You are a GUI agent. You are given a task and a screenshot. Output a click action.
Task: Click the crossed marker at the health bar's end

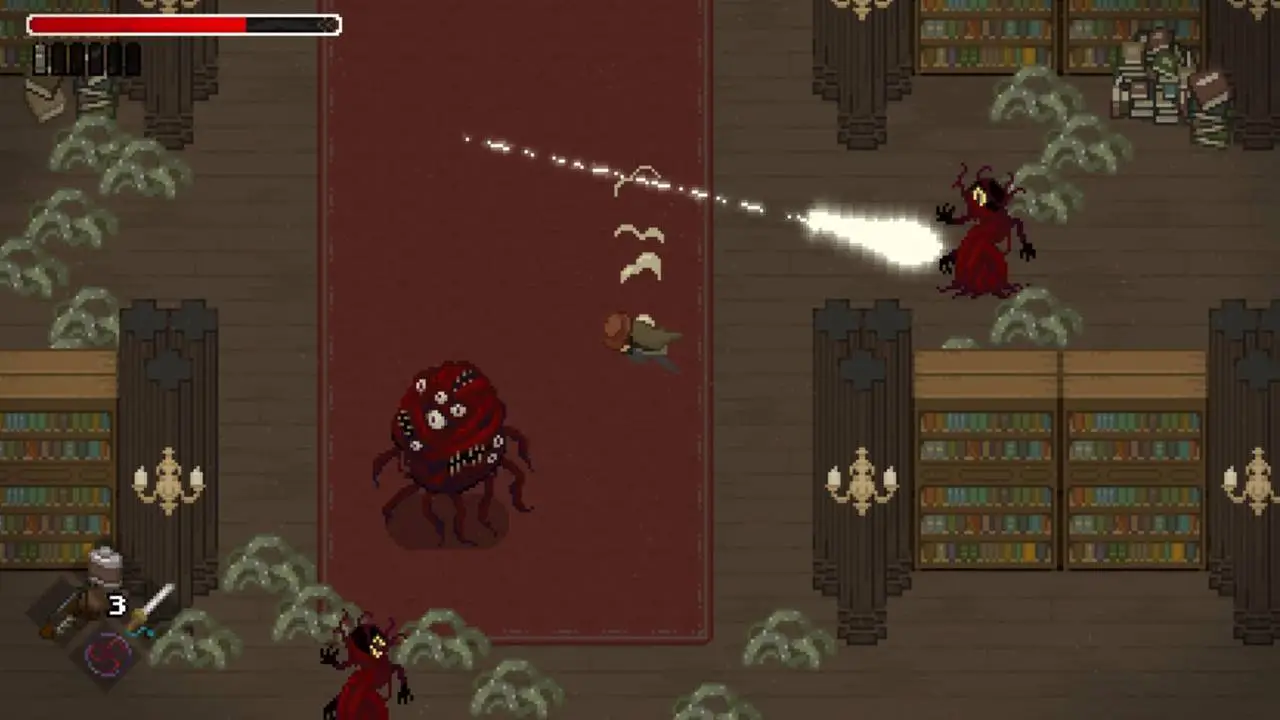(x=328, y=24)
